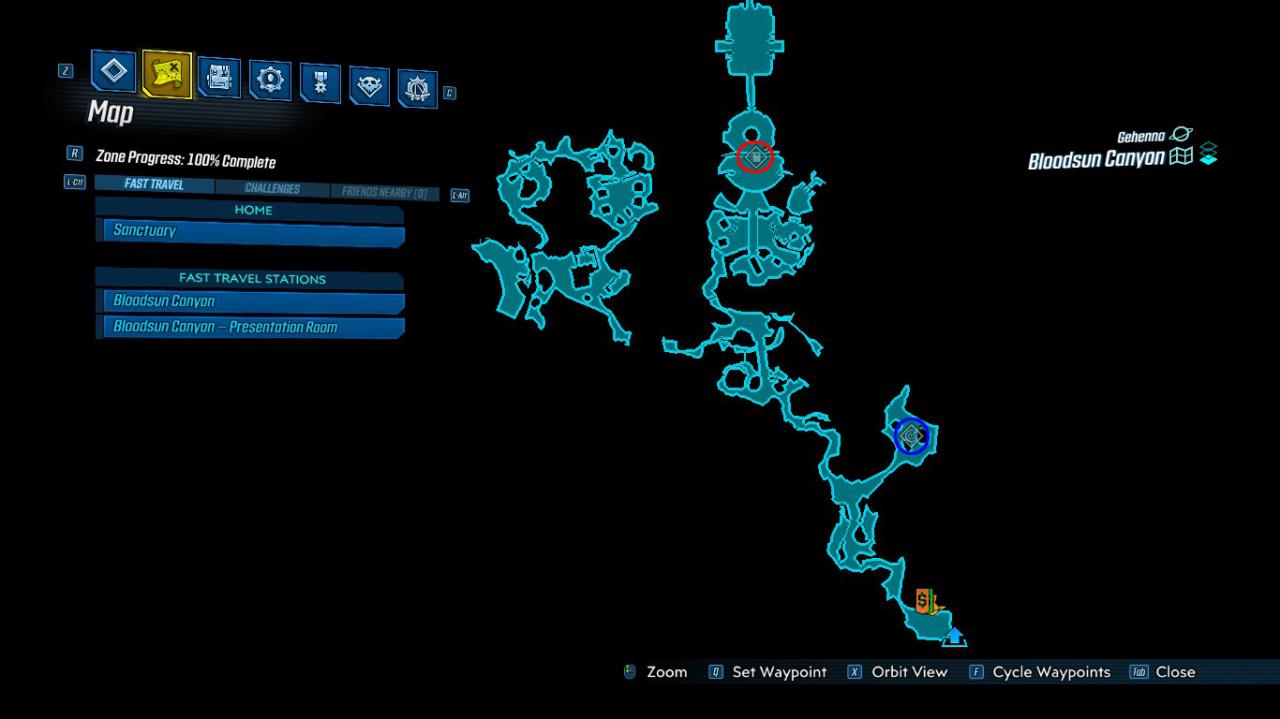Open the Gehenna planet view icon
The width and height of the screenshot is (1280, 719).
pyautogui.click(x=1181, y=135)
